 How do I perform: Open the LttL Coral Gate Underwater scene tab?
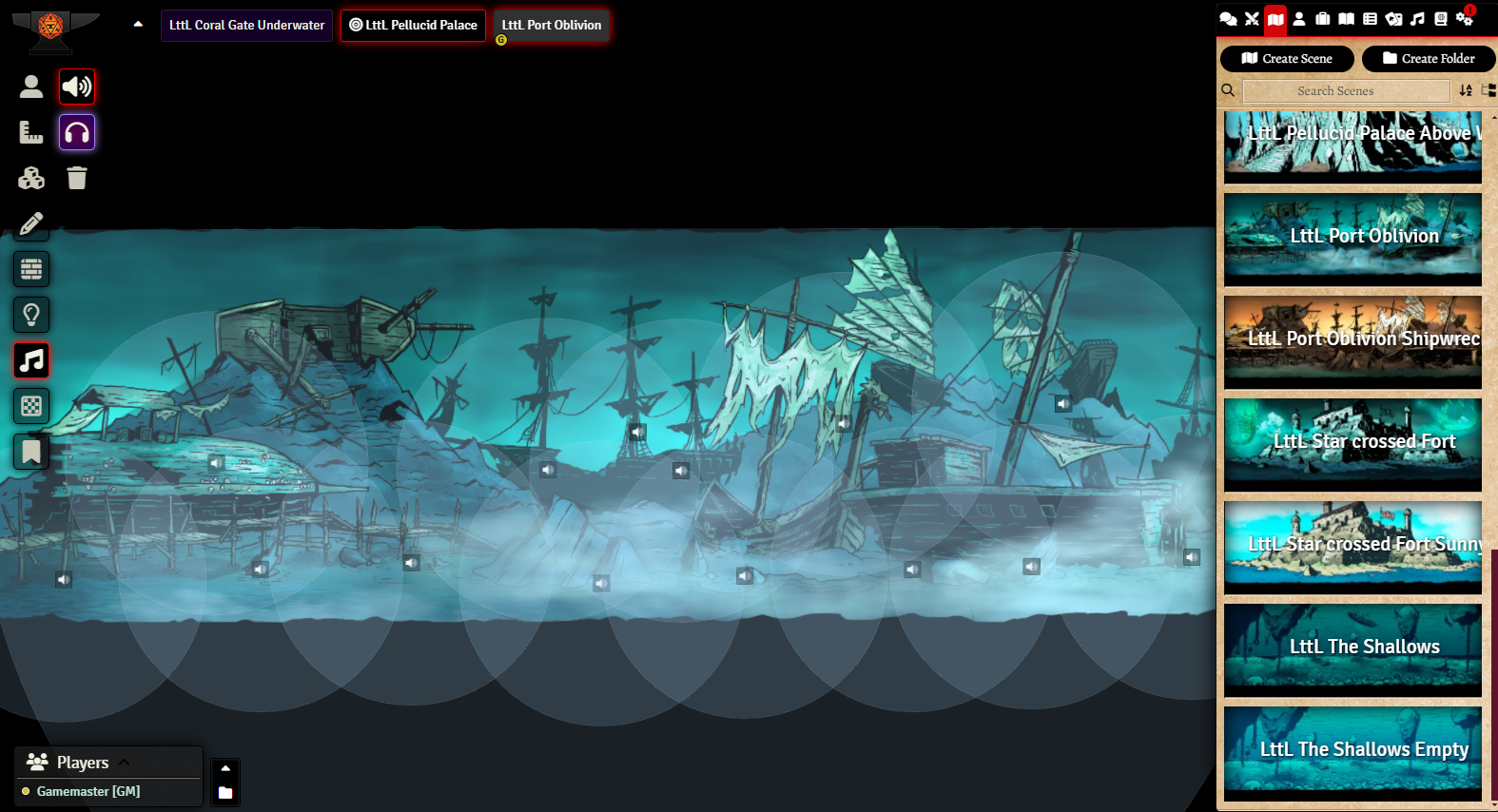point(246,26)
